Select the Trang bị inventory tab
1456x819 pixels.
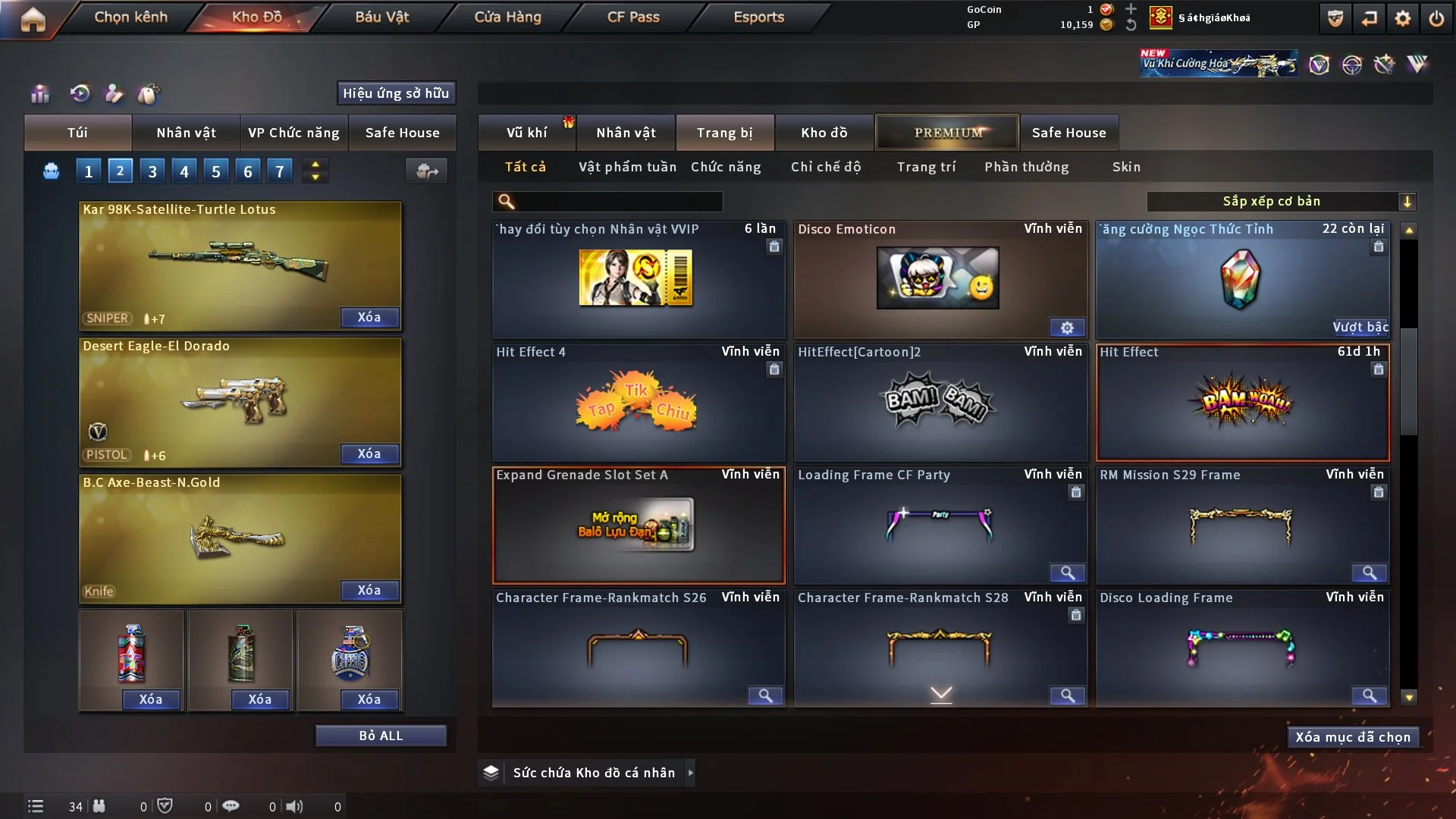click(x=724, y=133)
